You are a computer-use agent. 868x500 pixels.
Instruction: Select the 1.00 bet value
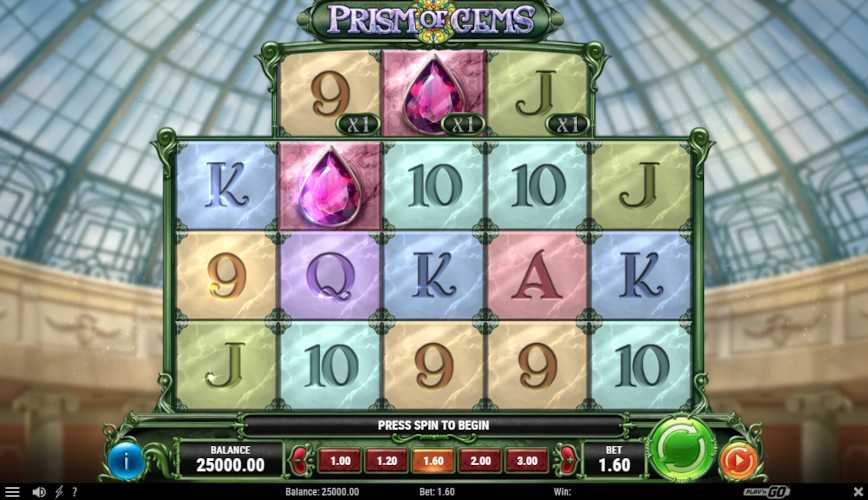pos(340,461)
